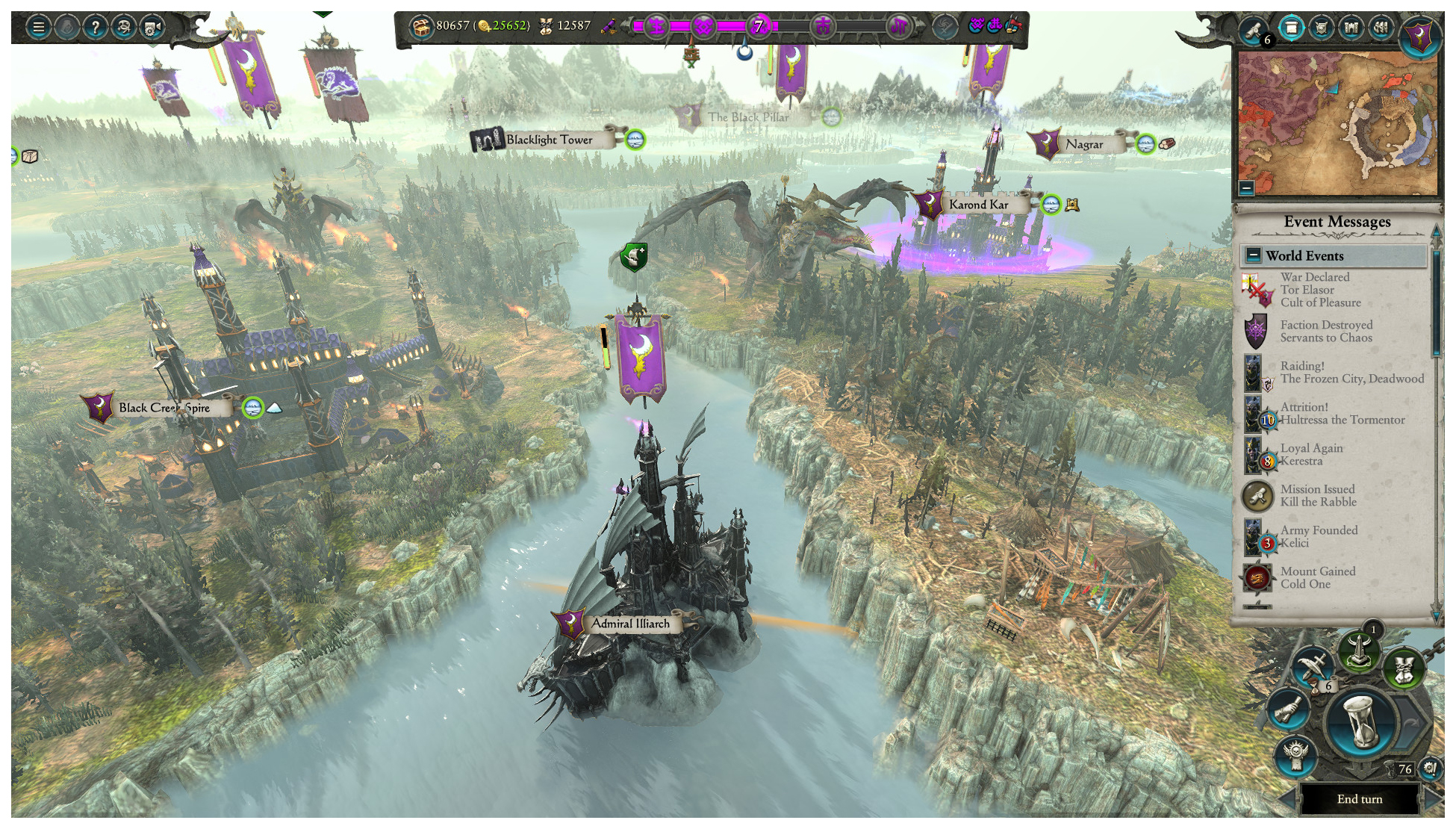Open the diplomacy scroll-in-hand button
The image size is (1456, 829).
1288,710
